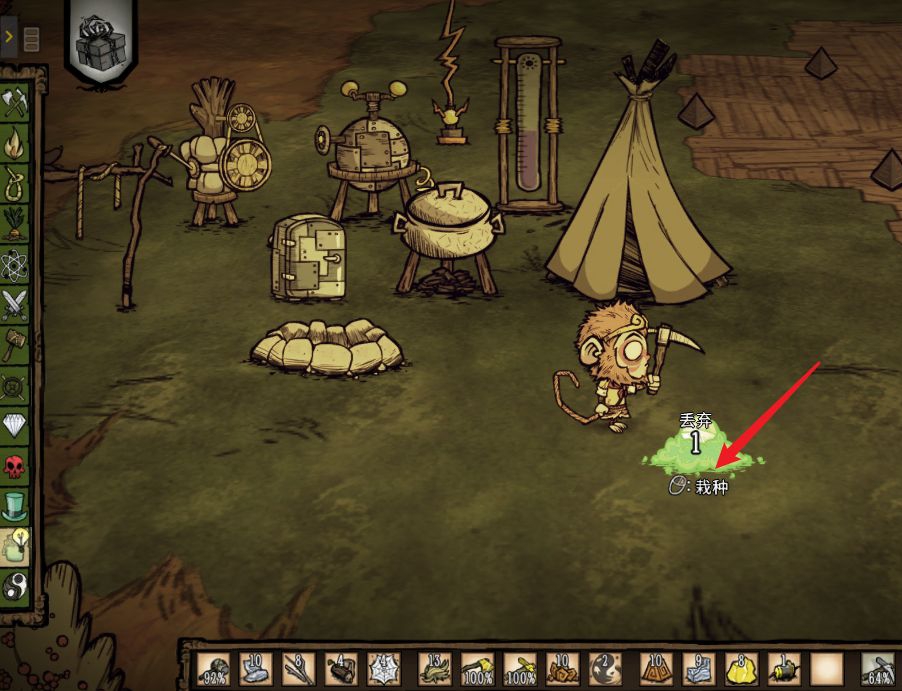Open the Science atom tab
The height and width of the screenshot is (691, 902).
(16, 263)
